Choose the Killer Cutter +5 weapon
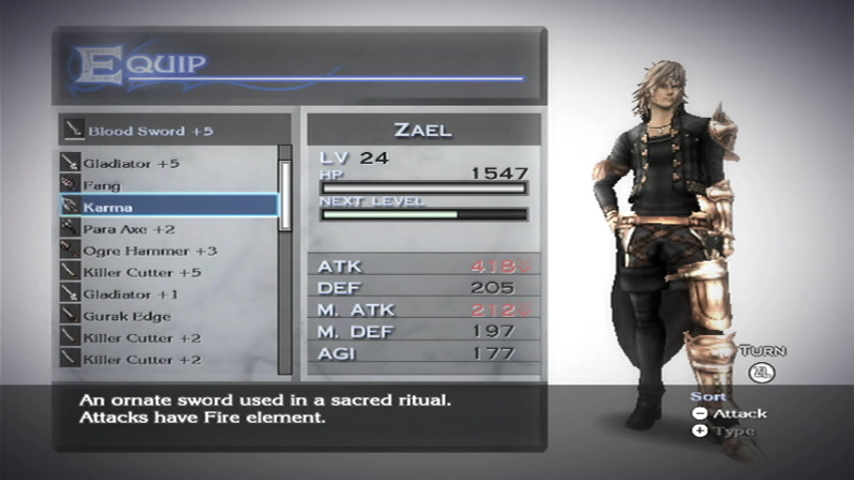This screenshot has height=480, width=854. [141, 273]
